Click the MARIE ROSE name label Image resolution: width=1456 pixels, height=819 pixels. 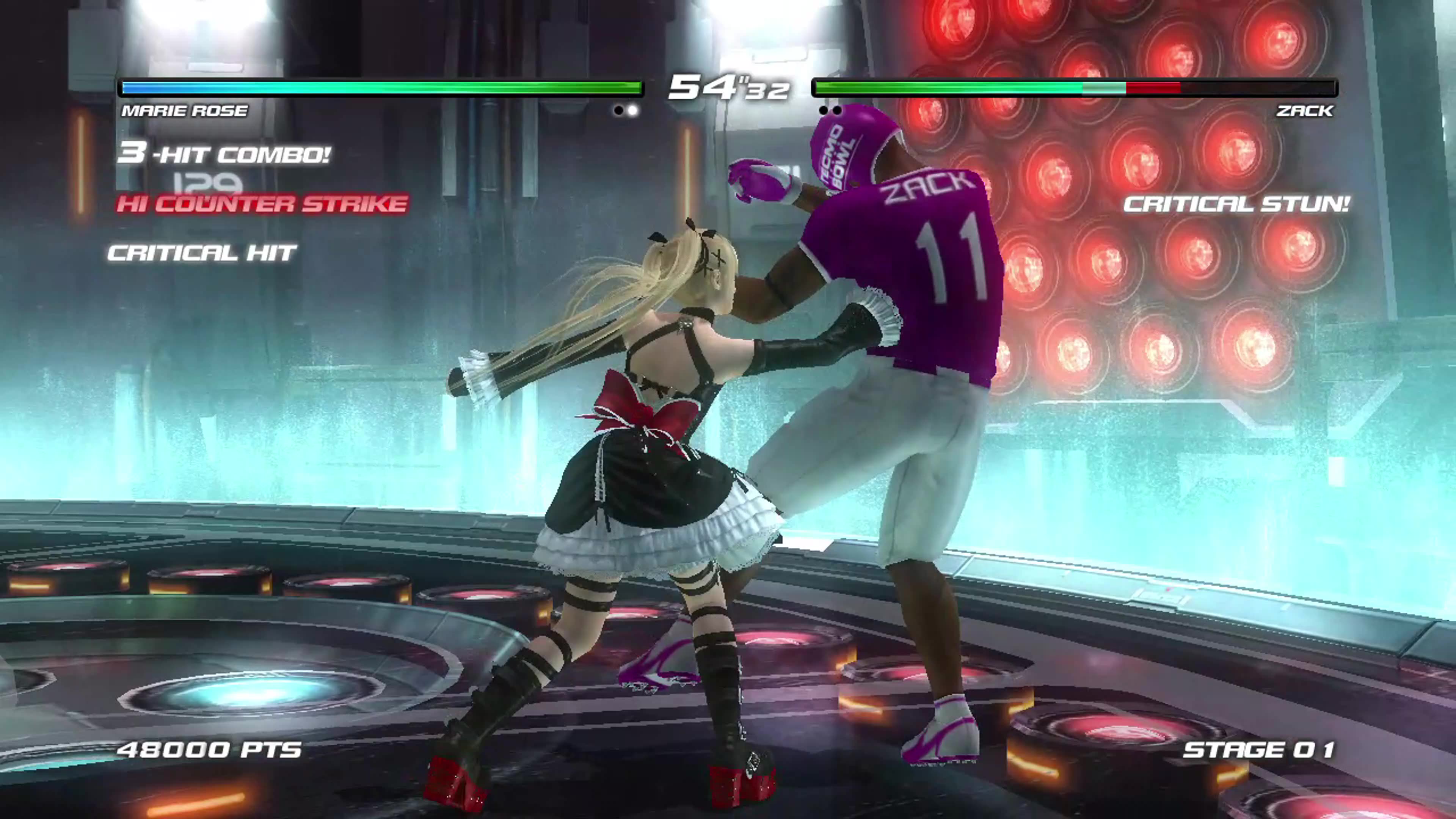point(184,111)
